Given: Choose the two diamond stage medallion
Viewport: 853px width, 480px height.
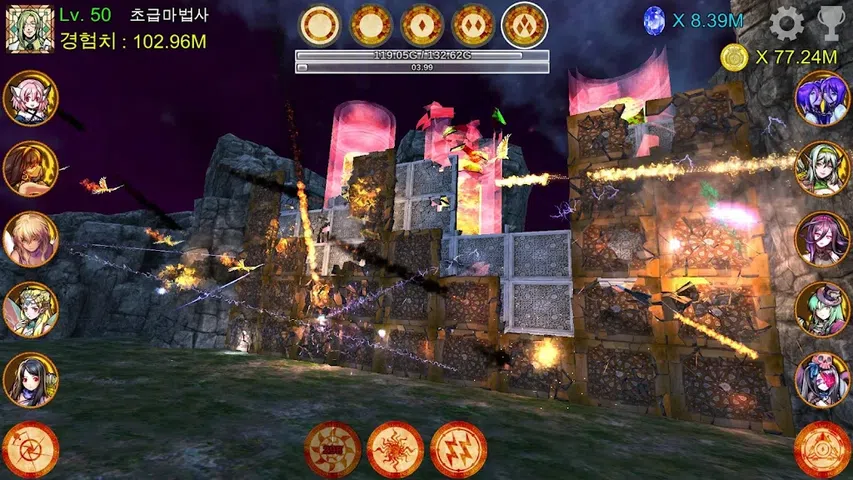Looking at the screenshot, I should 474,26.
